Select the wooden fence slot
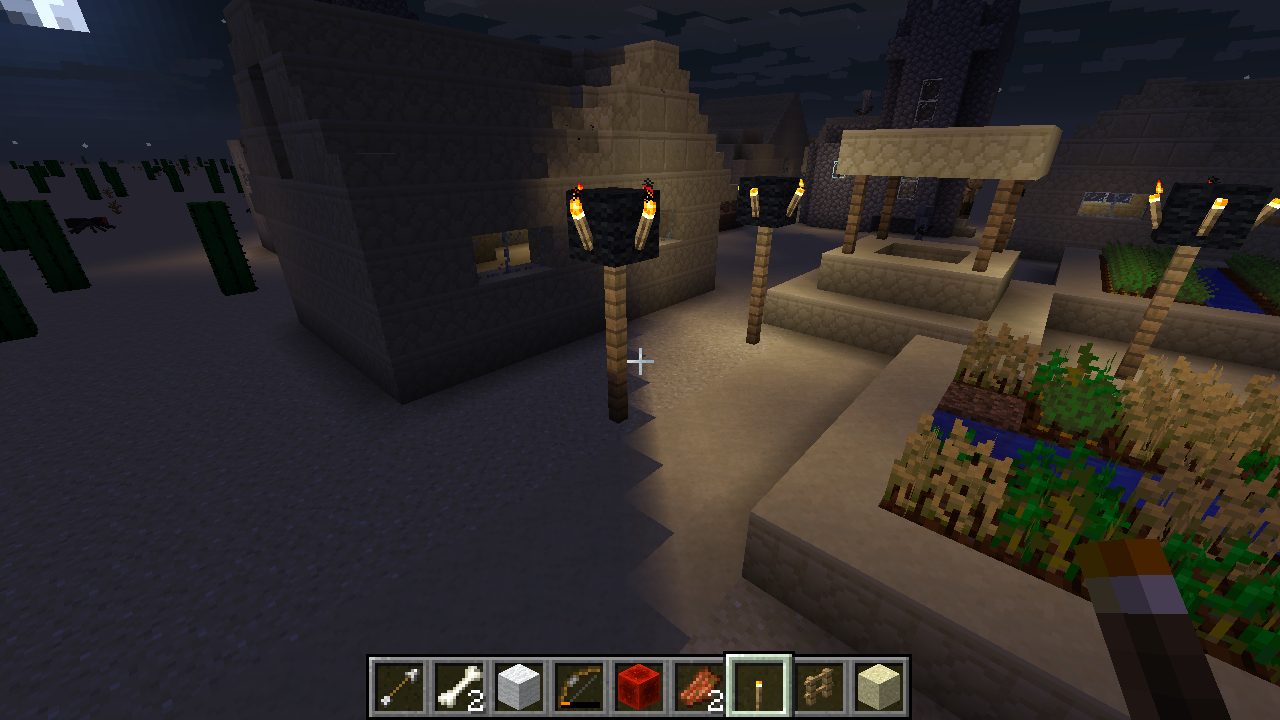1280x720 pixels. coord(819,687)
